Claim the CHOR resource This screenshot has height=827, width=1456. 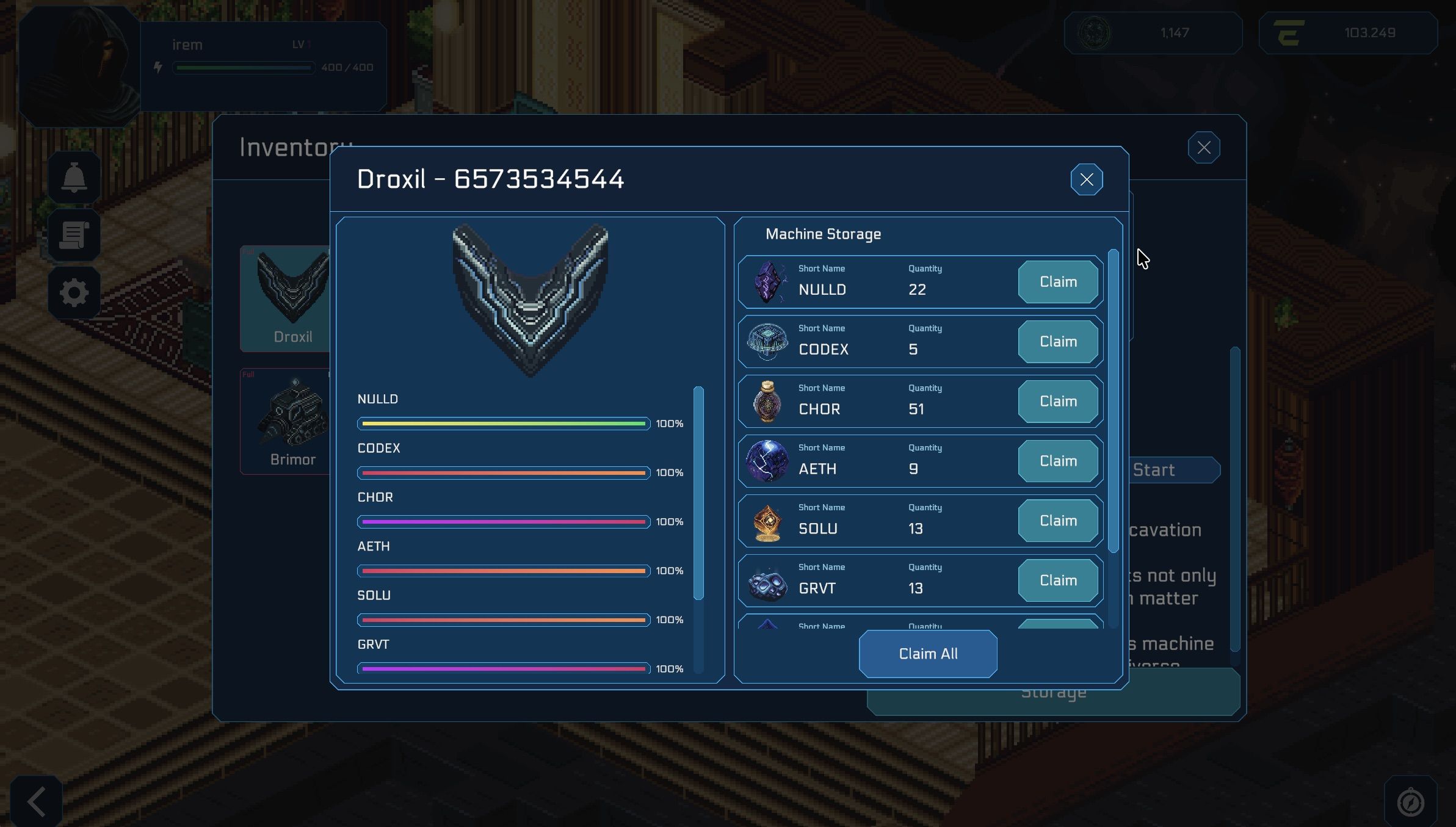point(1057,402)
